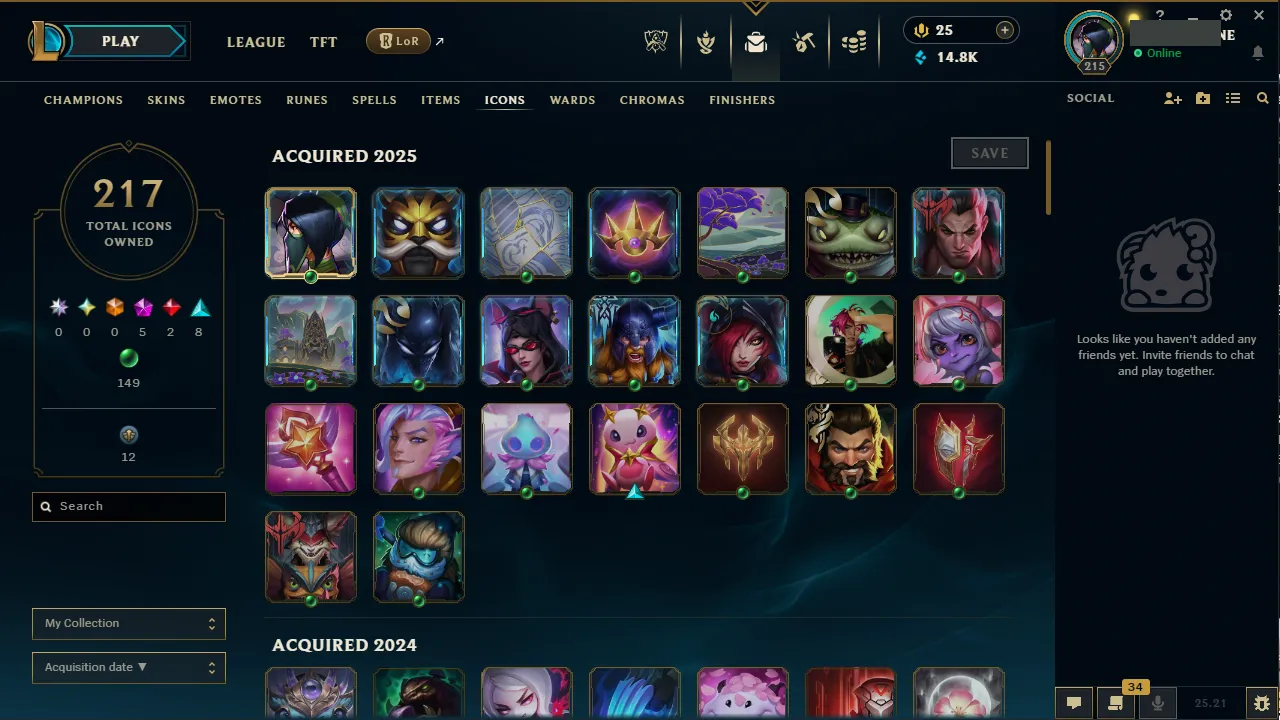This screenshot has height=720, width=1280.
Task: Toggle the friends list view icon
Action: pyautogui.click(x=1233, y=98)
